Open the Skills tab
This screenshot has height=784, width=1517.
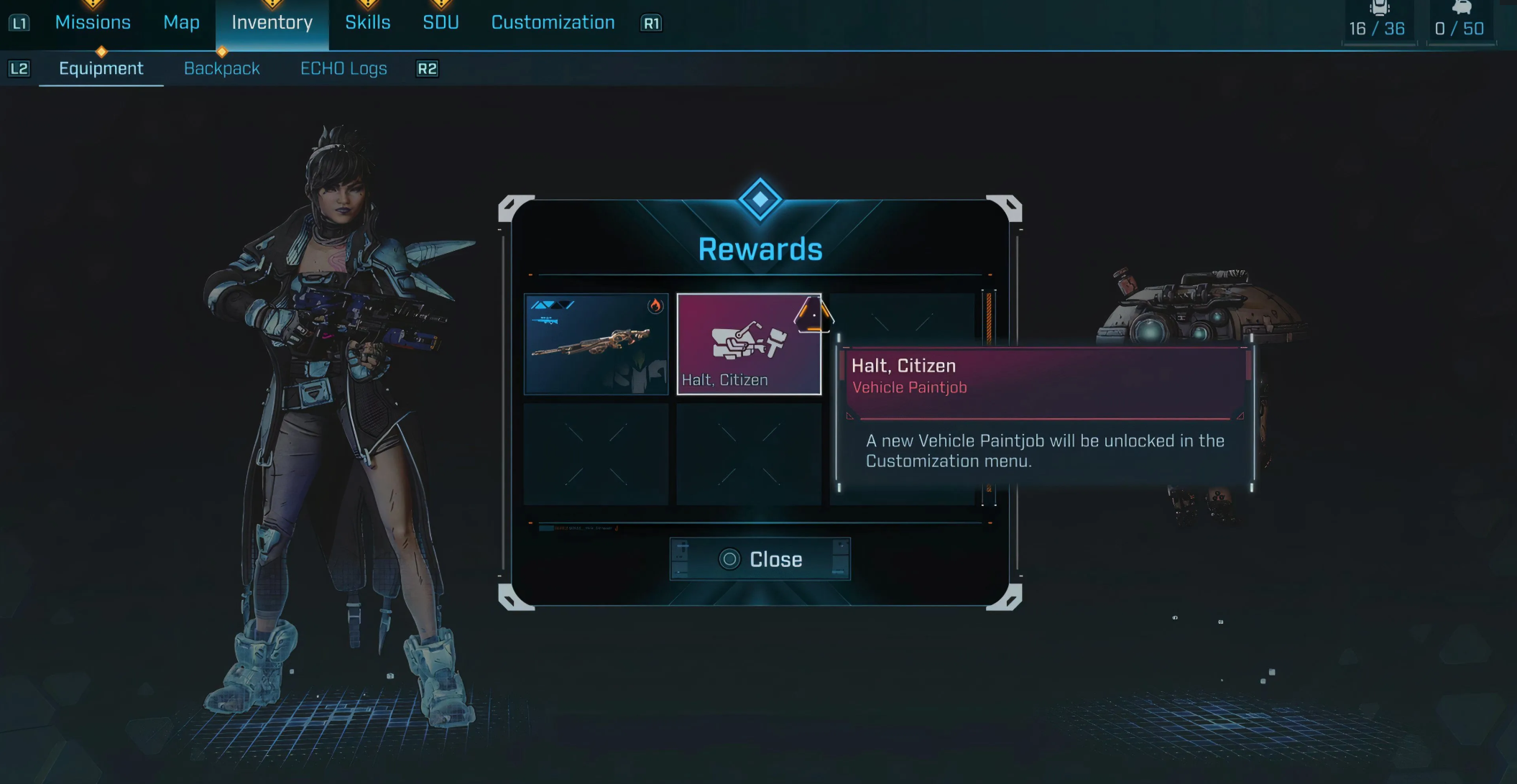pyautogui.click(x=367, y=22)
